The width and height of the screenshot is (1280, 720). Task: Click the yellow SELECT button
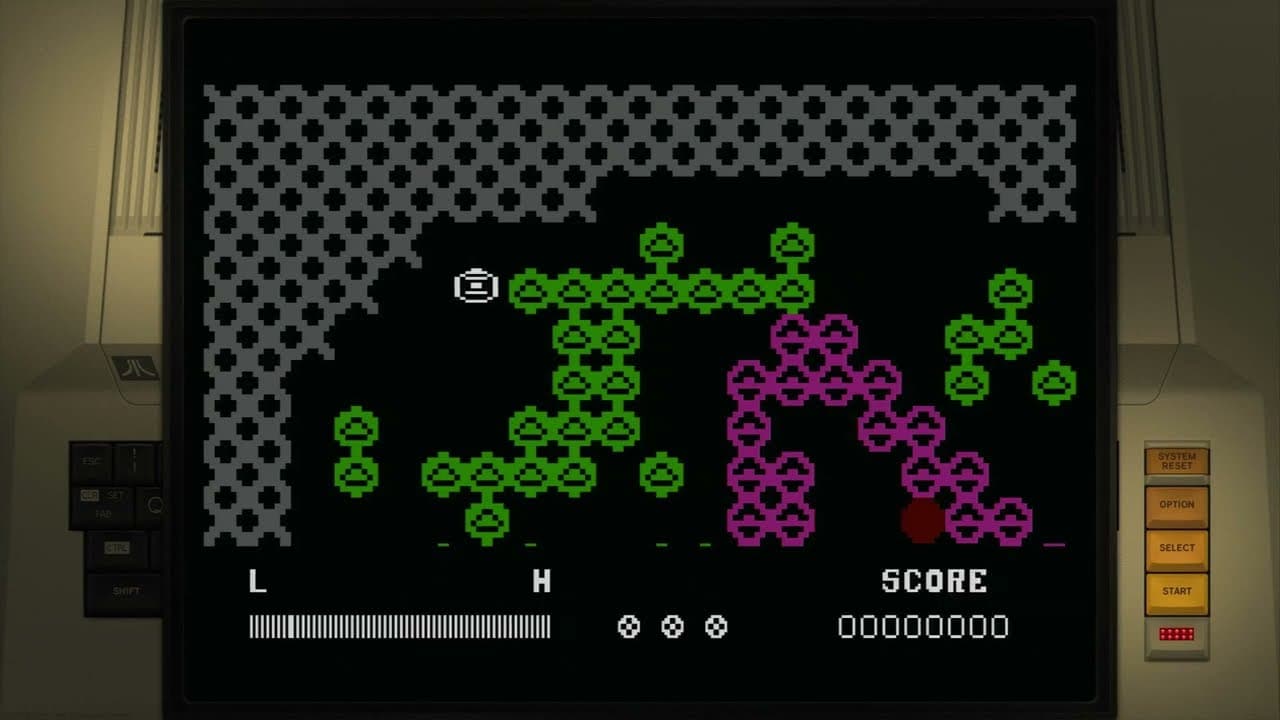(x=1177, y=548)
